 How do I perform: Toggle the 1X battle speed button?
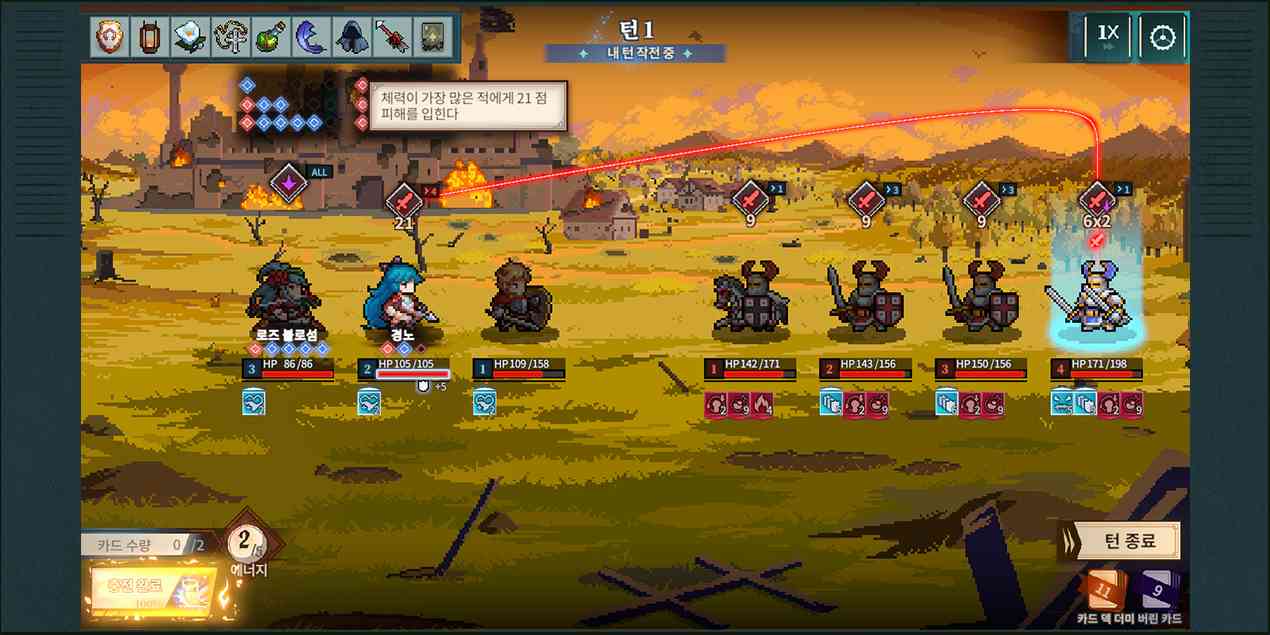[x=1108, y=36]
